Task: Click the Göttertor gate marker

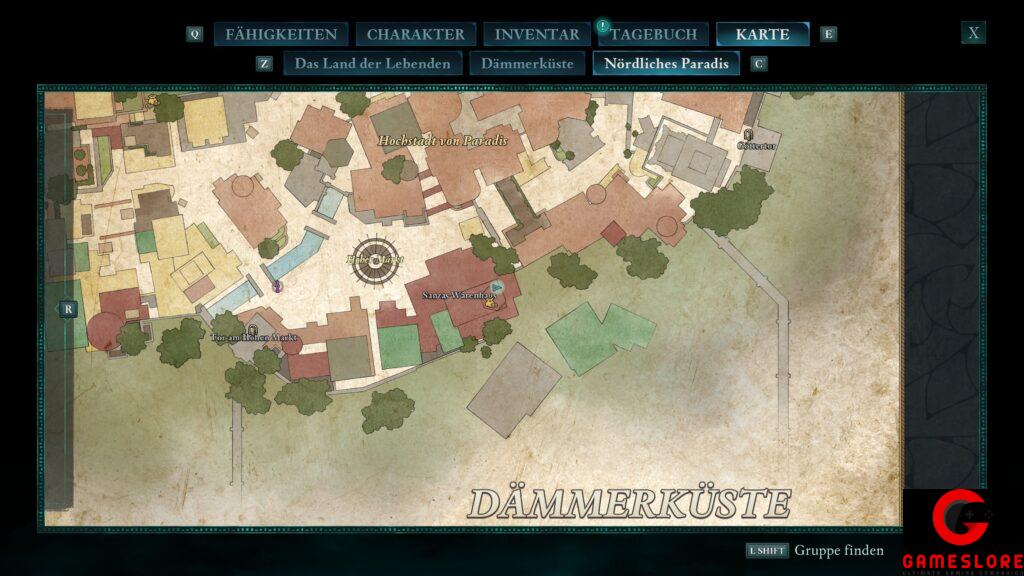Action: 748,134
